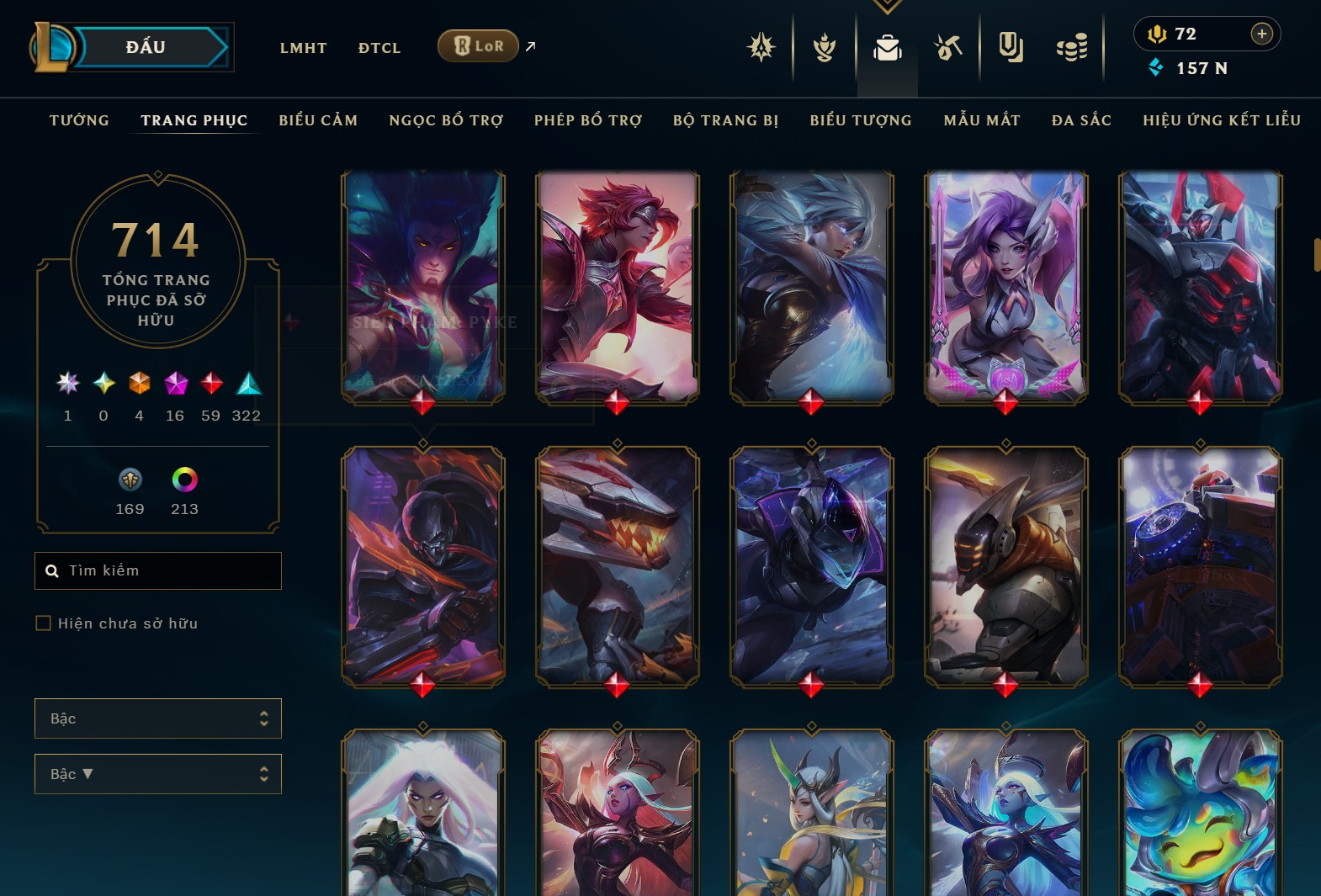Image resolution: width=1321 pixels, height=896 pixels.
Task: Switch to the NGỌC BỔ TRỢ tab
Action: pyautogui.click(x=445, y=120)
